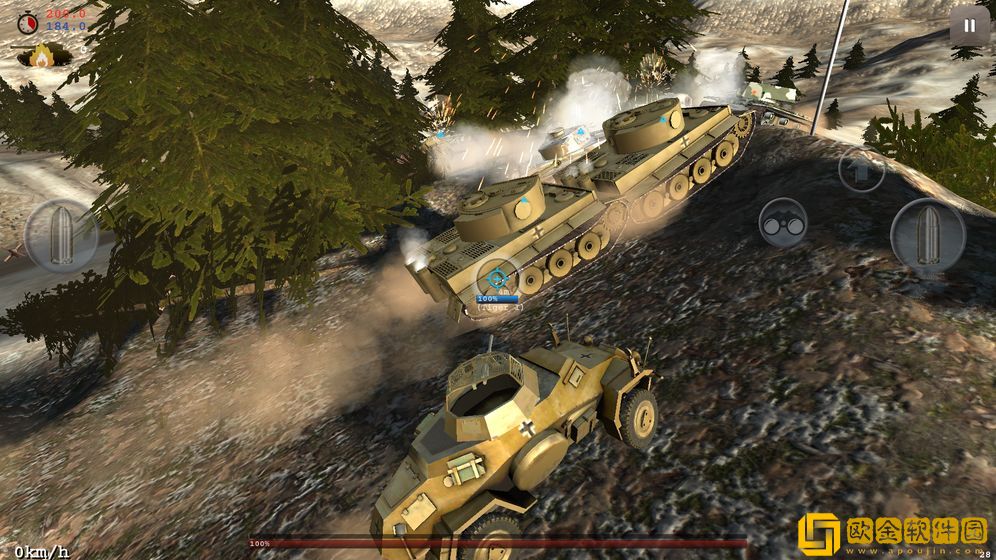Open the binoculars zoom view
This screenshot has width=996, height=560.
(782, 224)
